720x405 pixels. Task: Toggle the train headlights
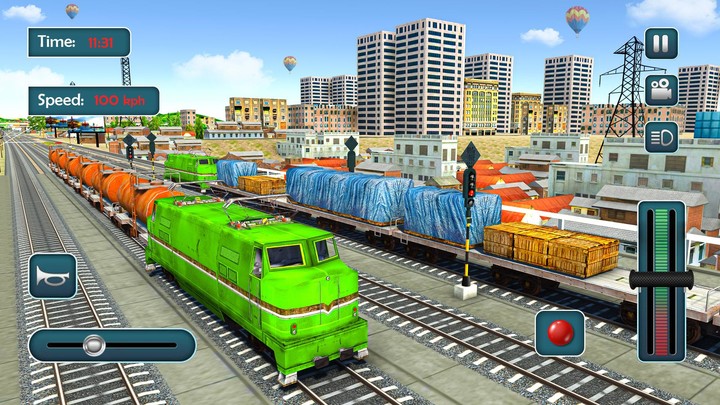[660, 136]
